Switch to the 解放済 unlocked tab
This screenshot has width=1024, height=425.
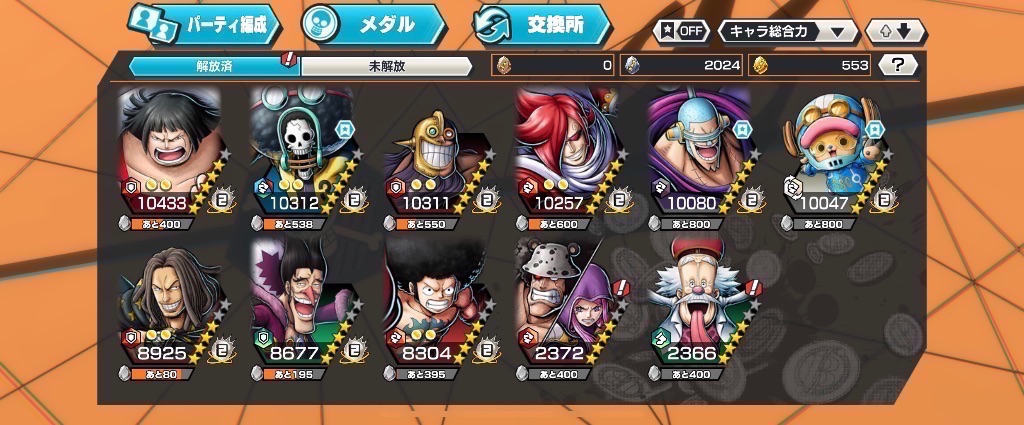(214, 66)
